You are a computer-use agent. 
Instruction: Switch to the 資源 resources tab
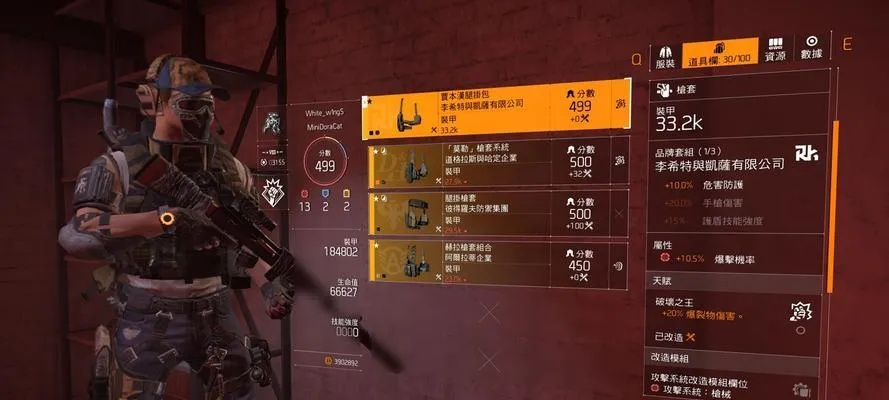[775, 55]
